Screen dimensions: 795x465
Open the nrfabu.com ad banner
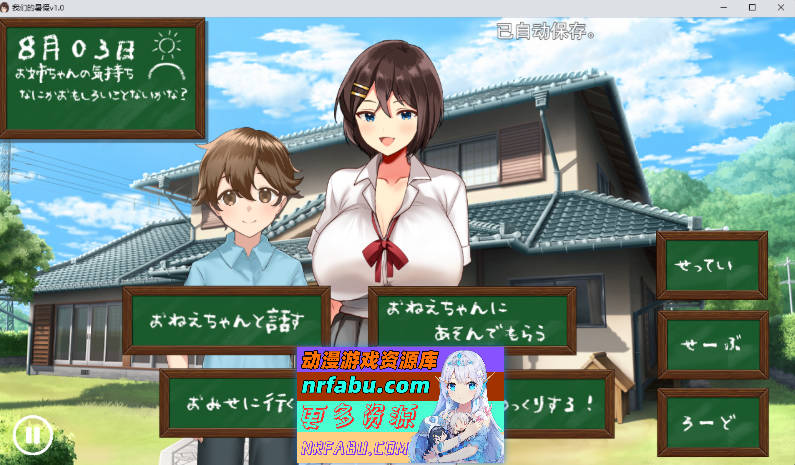click(x=400, y=405)
